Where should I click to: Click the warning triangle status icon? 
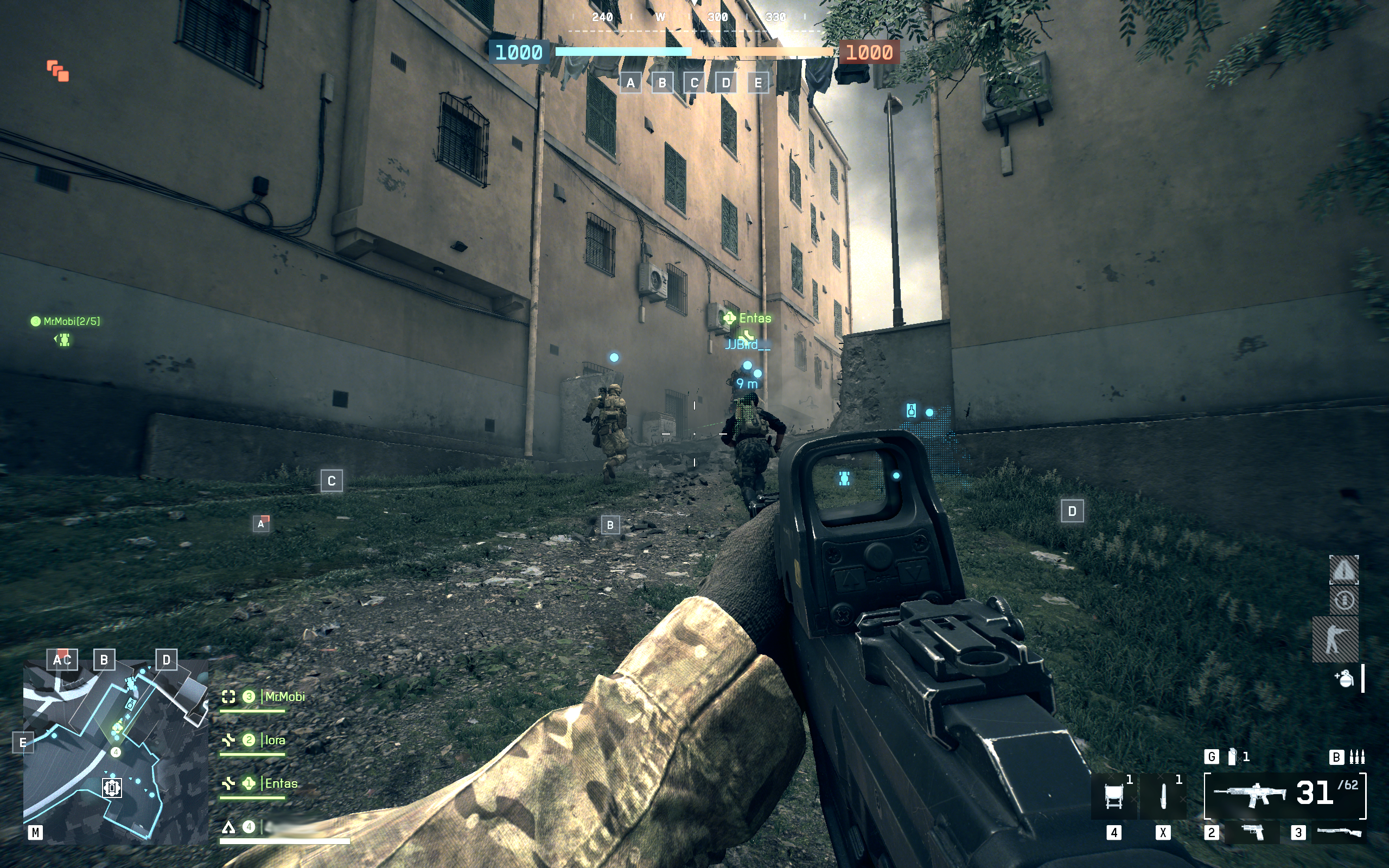(1343, 570)
